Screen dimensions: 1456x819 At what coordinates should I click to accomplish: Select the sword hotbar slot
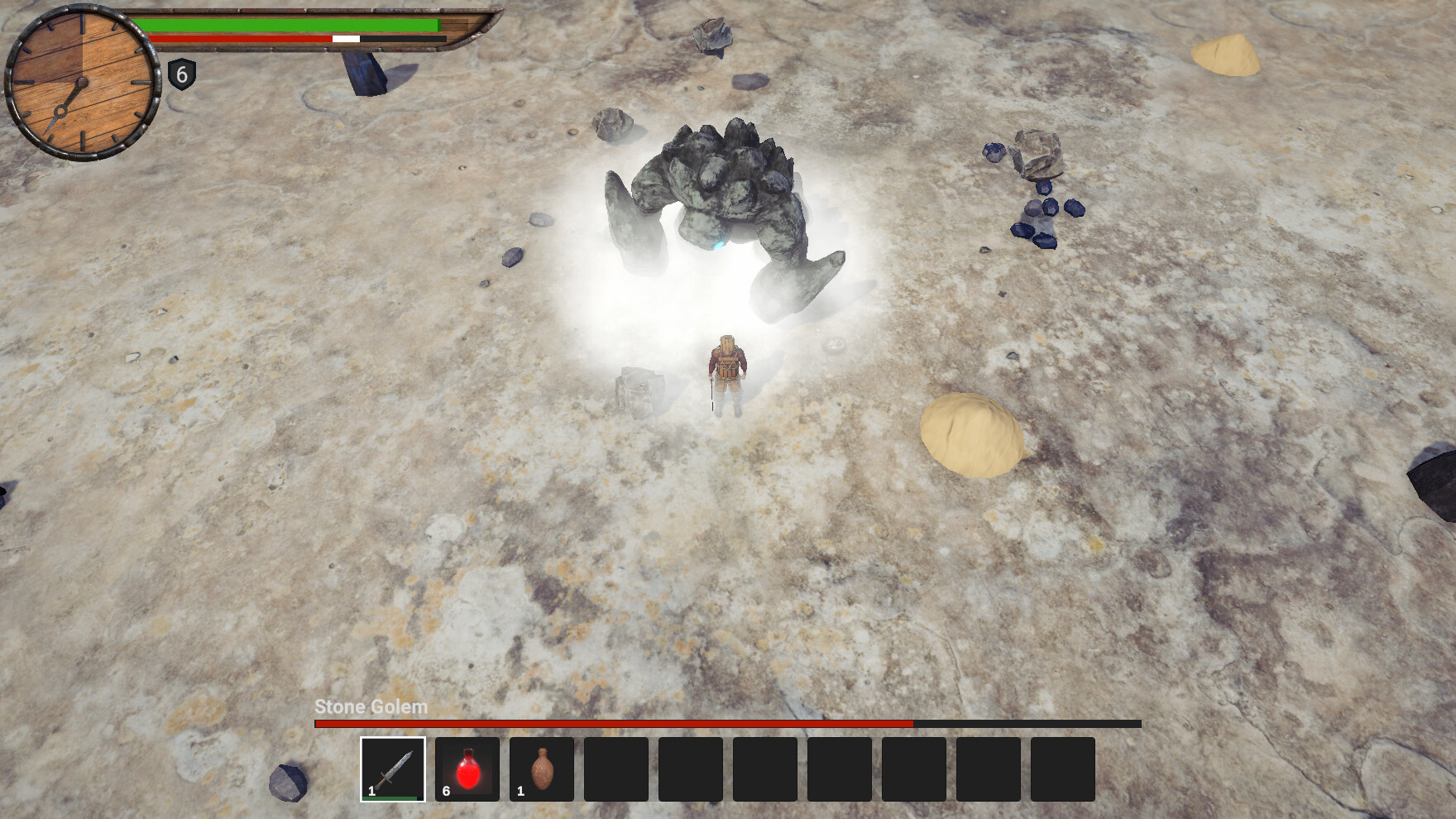[x=393, y=769]
